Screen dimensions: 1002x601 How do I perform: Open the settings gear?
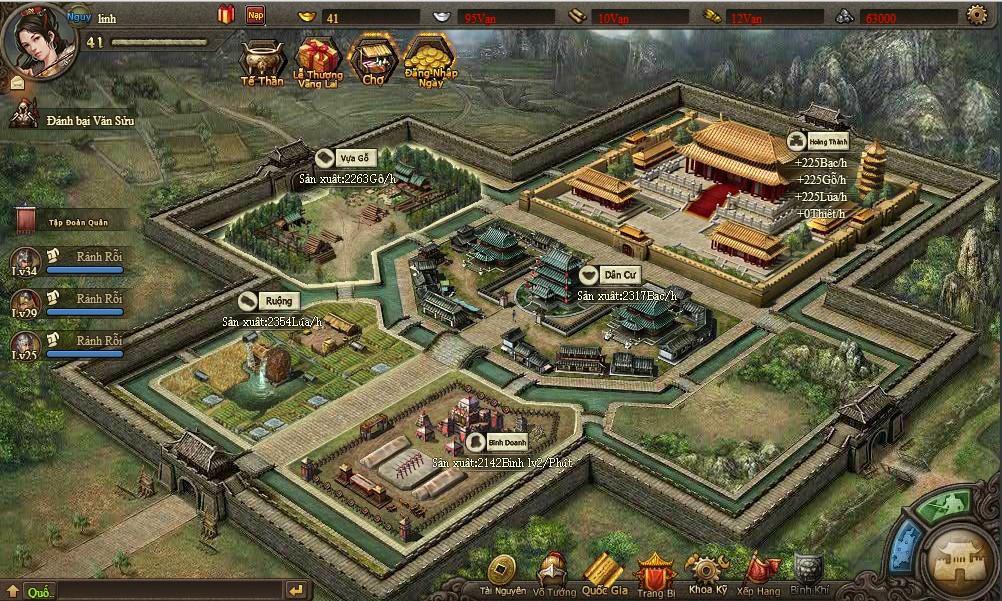[x=977, y=15]
